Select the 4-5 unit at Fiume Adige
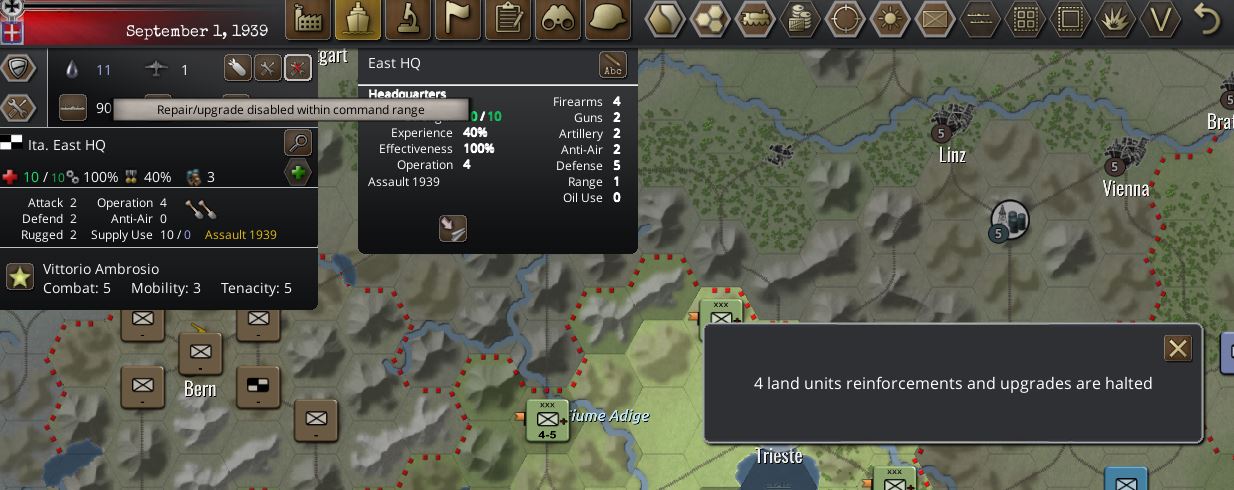This screenshot has width=1234, height=490. (x=547, y=422)
